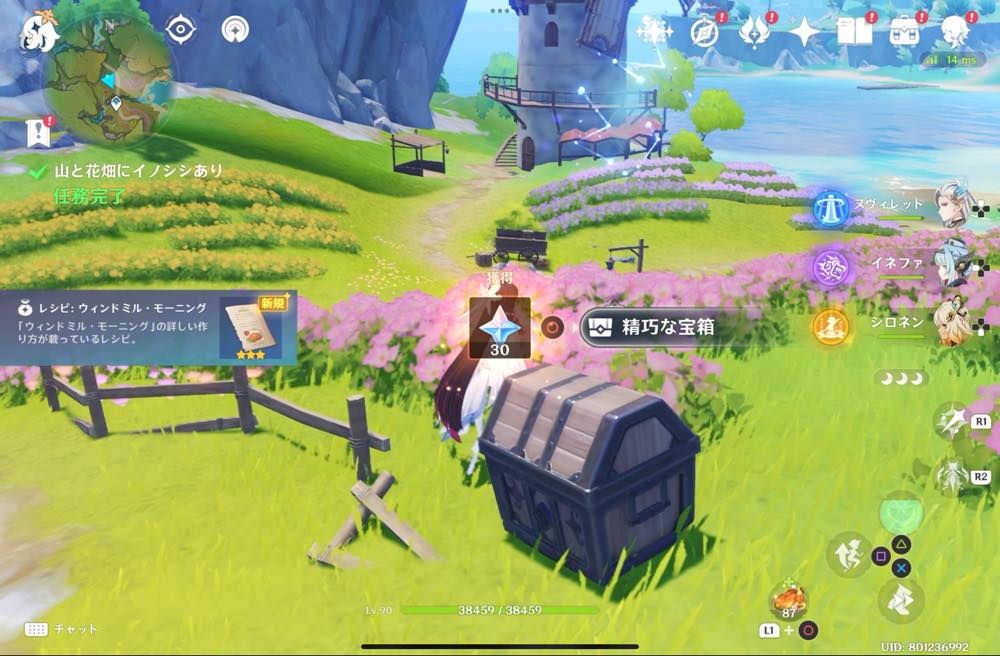Open the Paimon menu icon
1000x656 pixels.
point(38,30)
